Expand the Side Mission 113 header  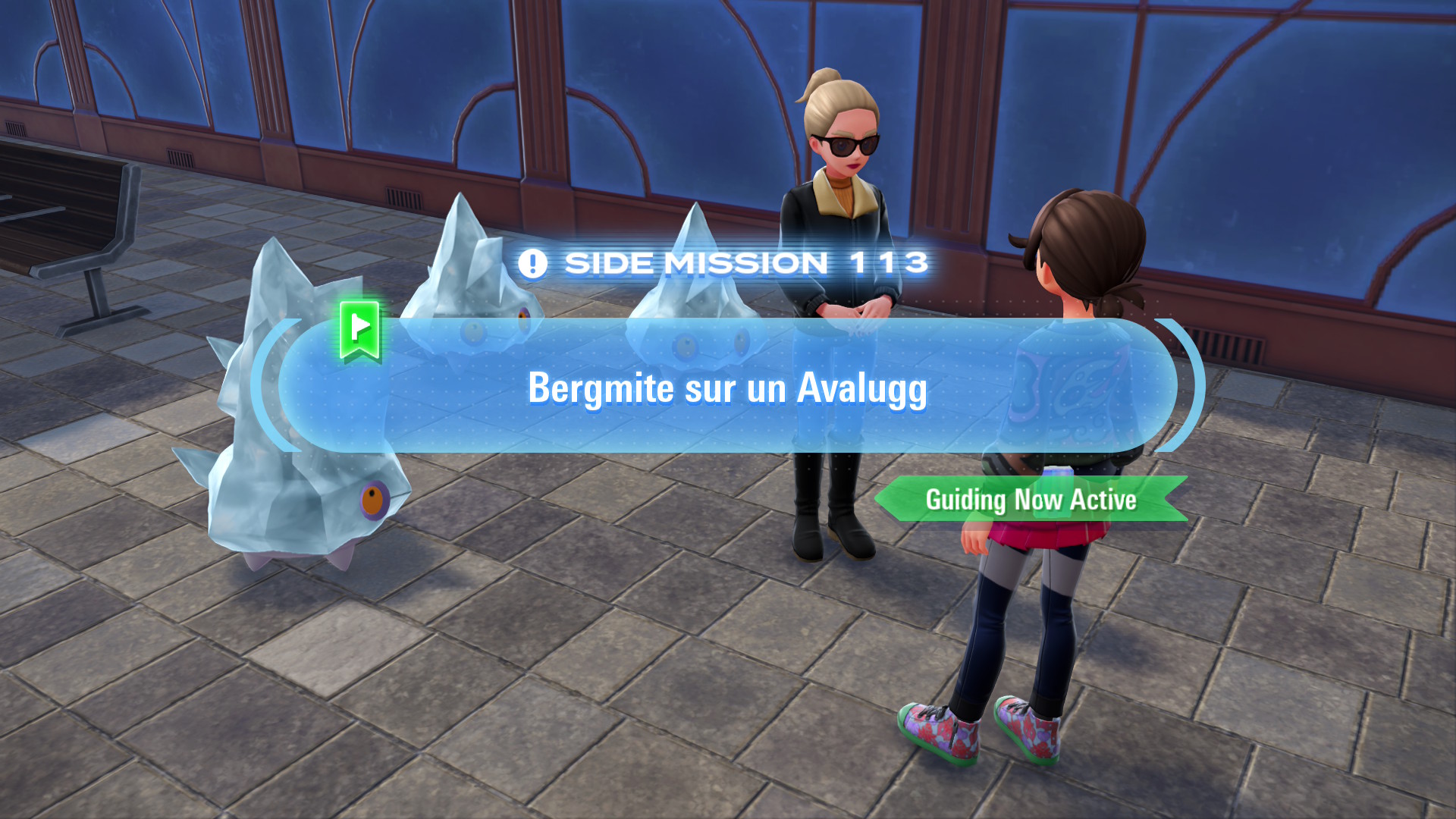pyautogui.click(x=728, y=262)
